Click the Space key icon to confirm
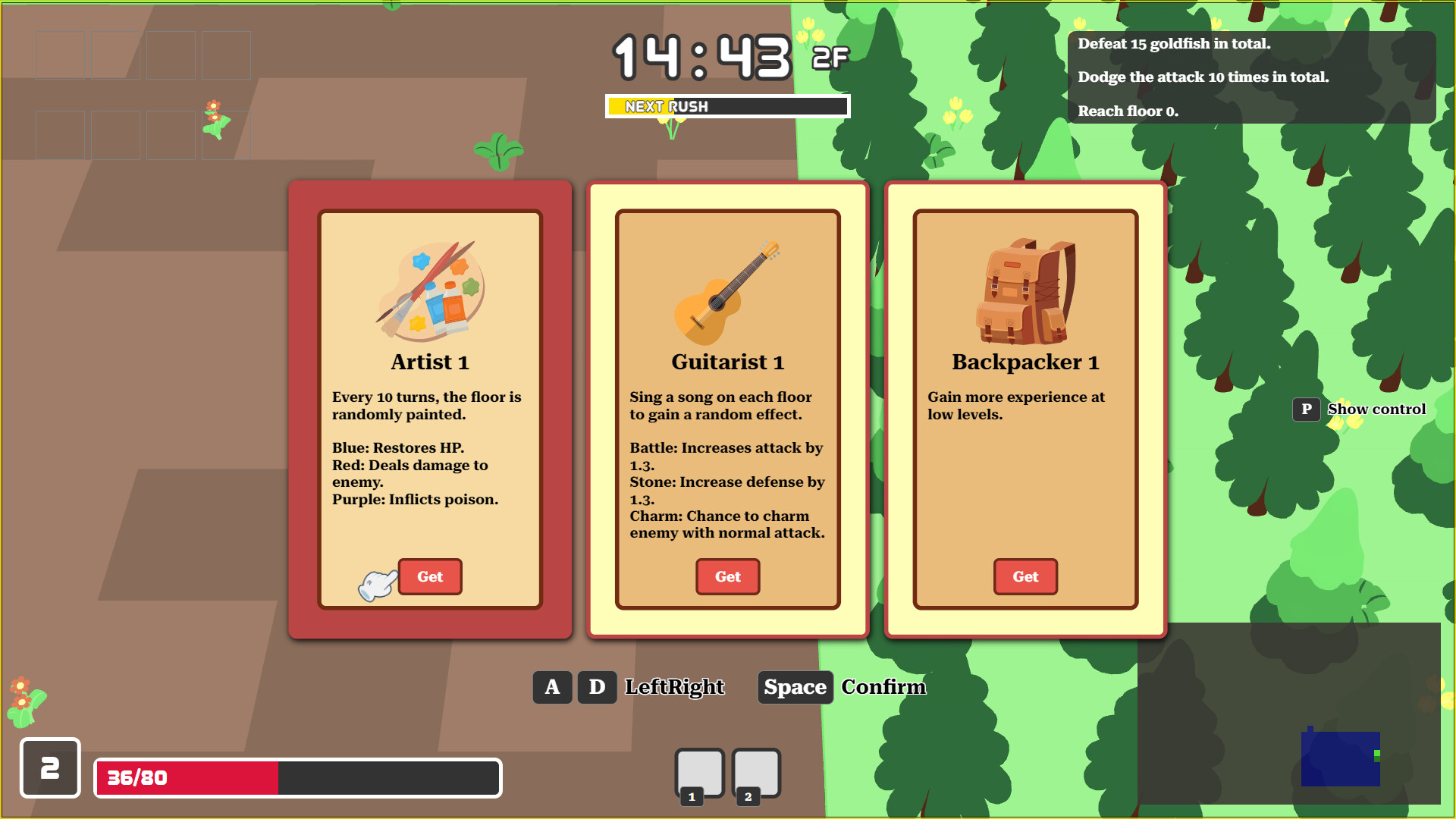This screenshot has height=819, width=1456. point(795,687)
